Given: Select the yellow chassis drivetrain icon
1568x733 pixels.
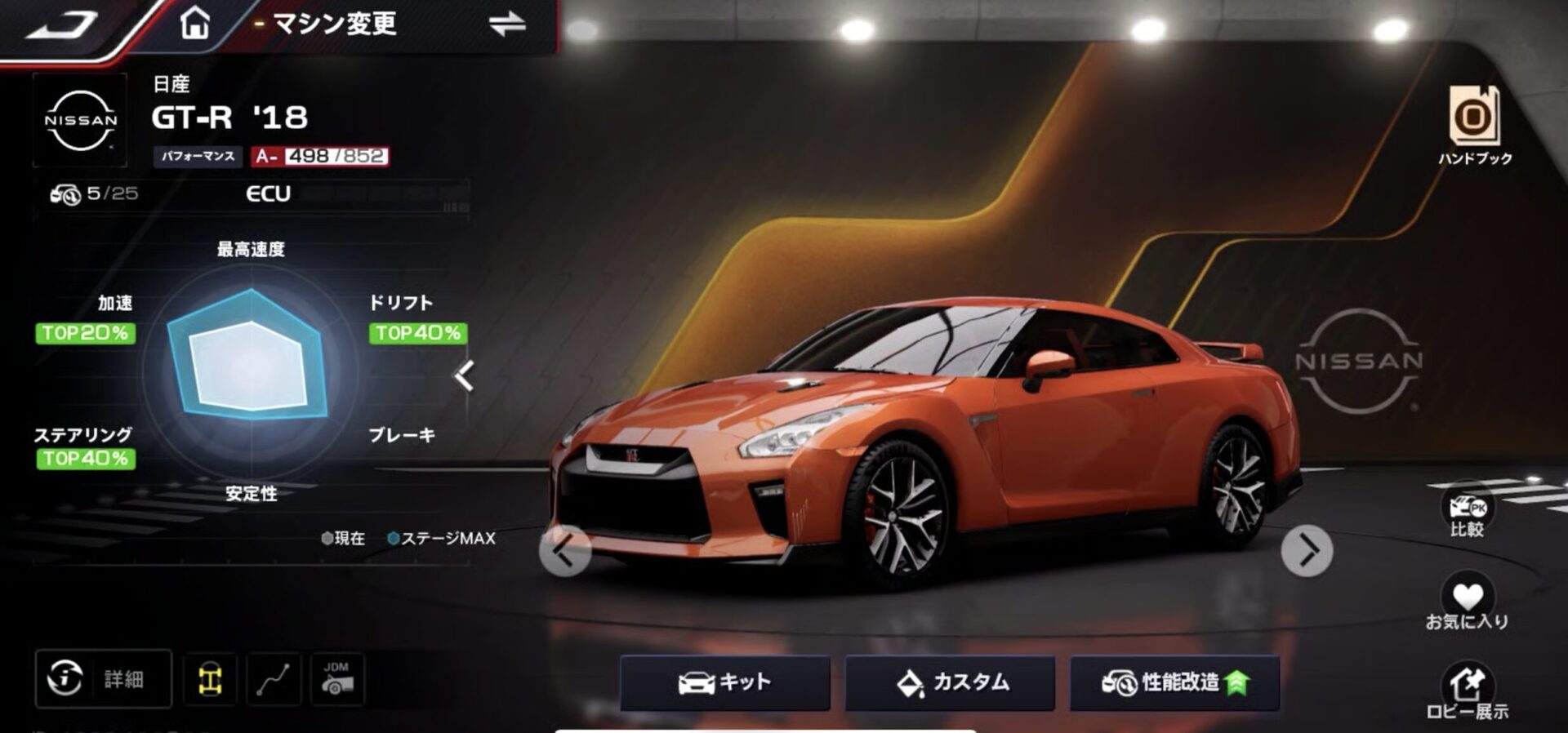Looking at the screenshot, I should 210,679.
